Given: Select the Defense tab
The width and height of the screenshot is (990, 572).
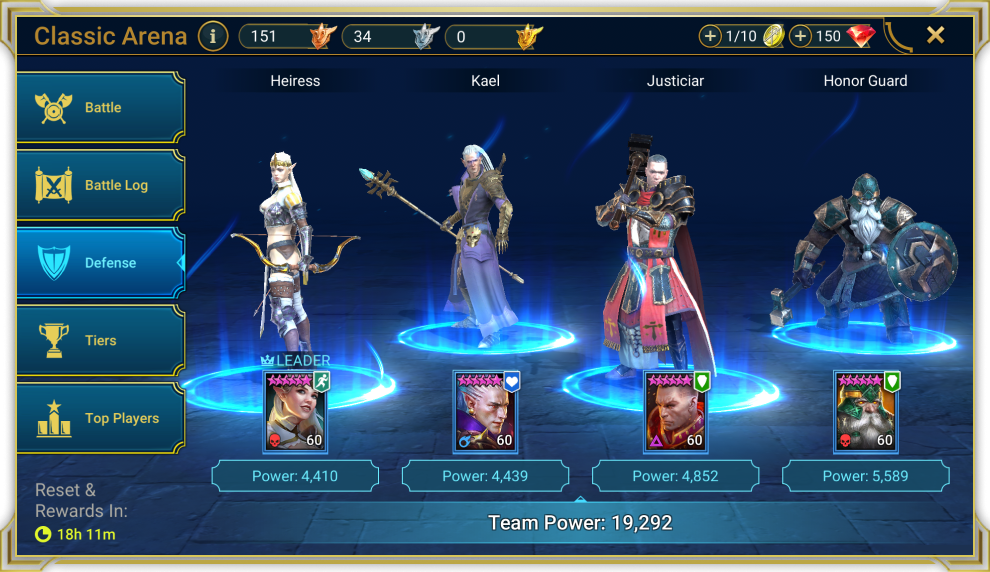Looking at the screenshot, I should tap(101, 263).
